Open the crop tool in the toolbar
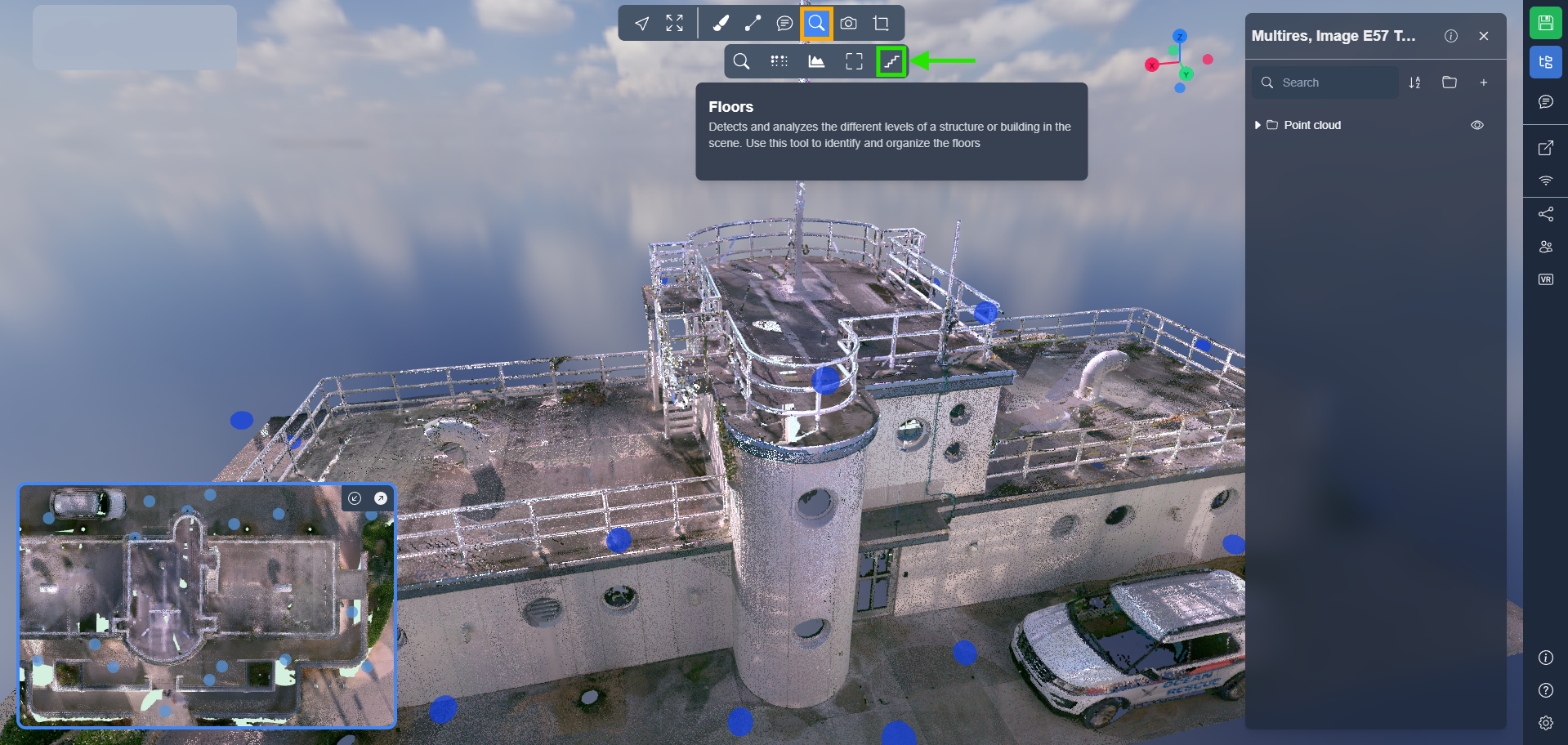The image size is (1568, 745). (881, 24)
